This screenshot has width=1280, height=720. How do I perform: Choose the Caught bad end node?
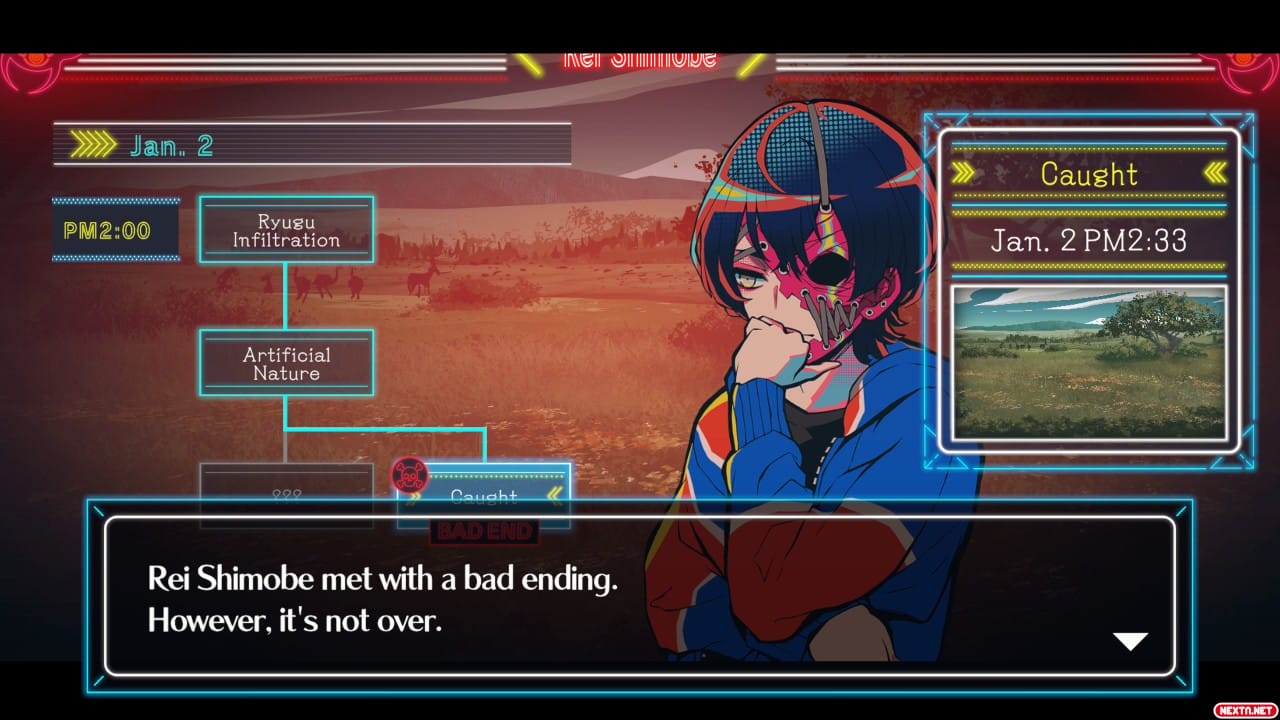(484, 490)
